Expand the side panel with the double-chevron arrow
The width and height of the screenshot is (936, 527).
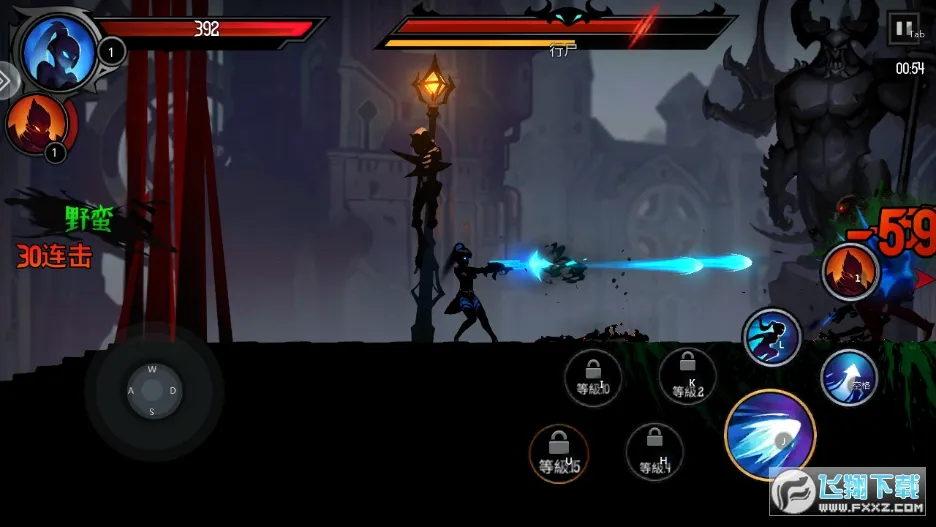5,79
